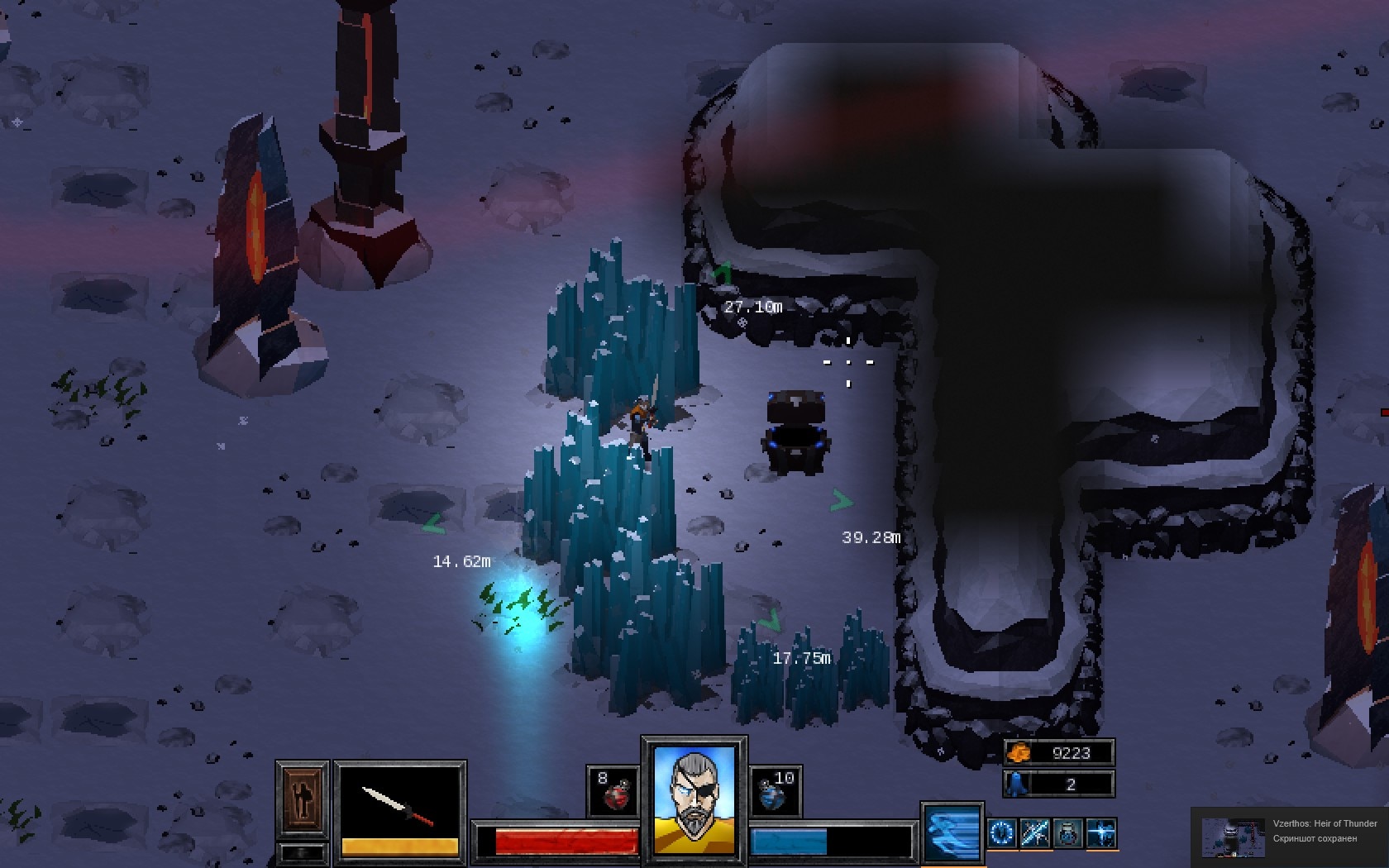Activate the blue dotted circle ability
Viewport: 1389px width, 868px height.
[1002, 832]
